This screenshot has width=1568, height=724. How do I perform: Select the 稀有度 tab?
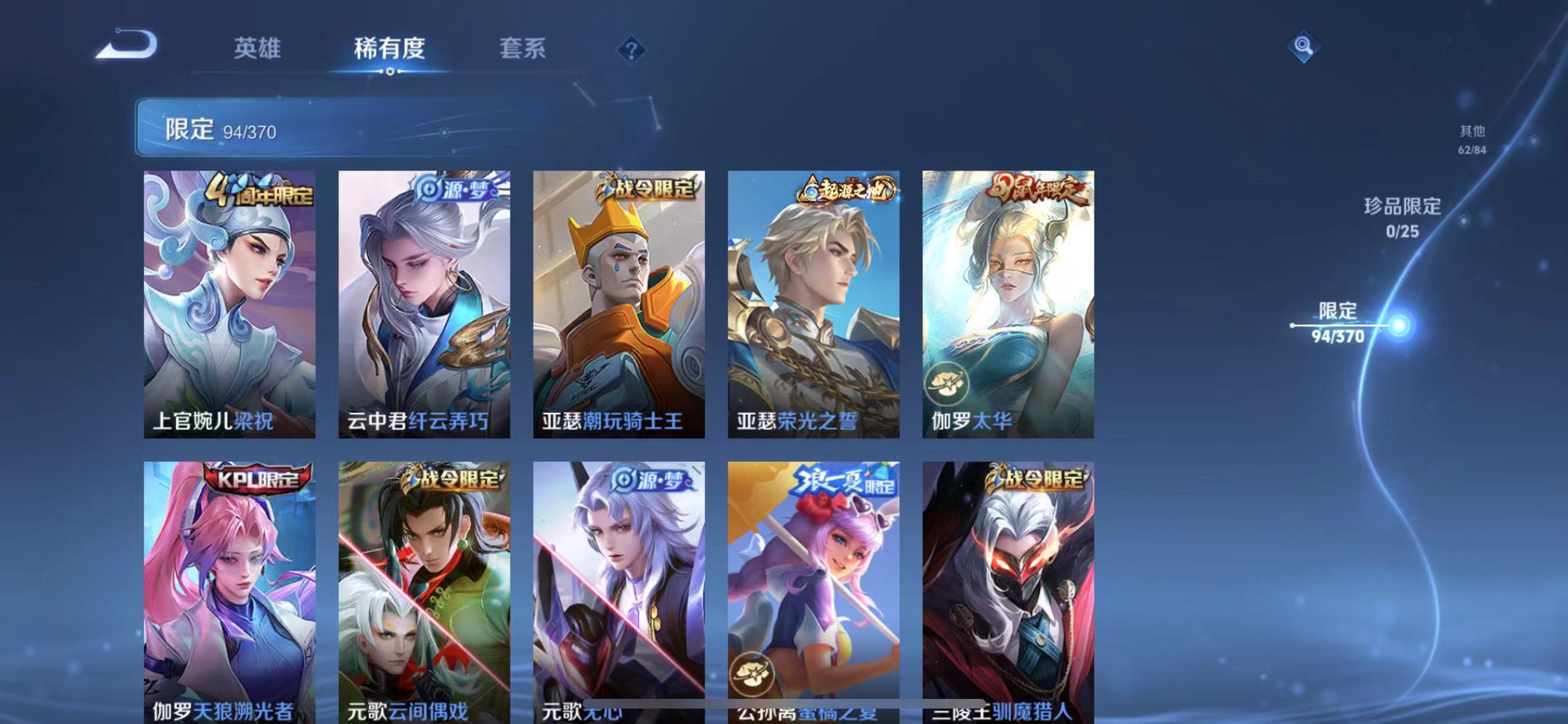391,49
